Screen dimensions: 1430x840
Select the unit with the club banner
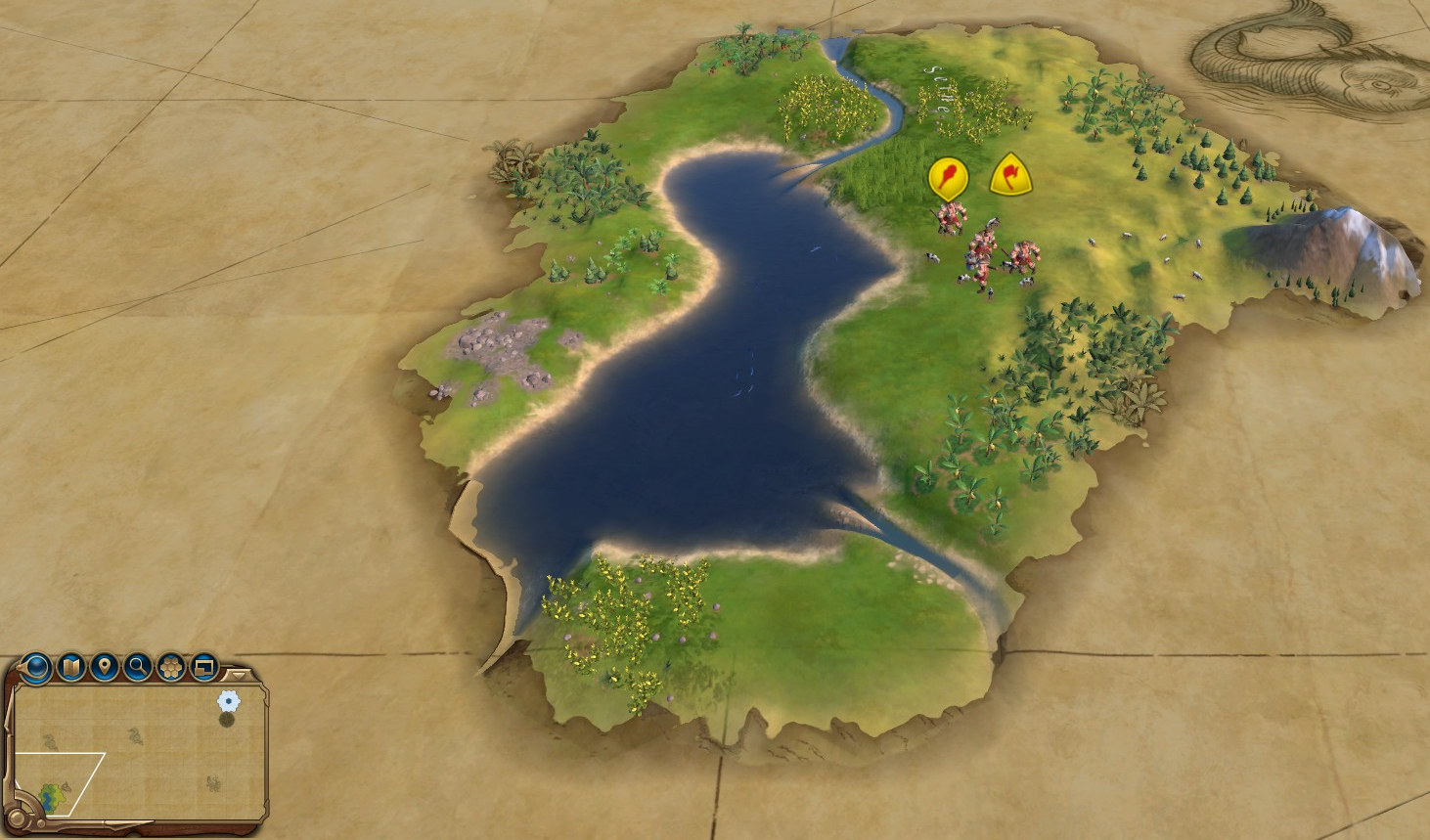(947, 178)
